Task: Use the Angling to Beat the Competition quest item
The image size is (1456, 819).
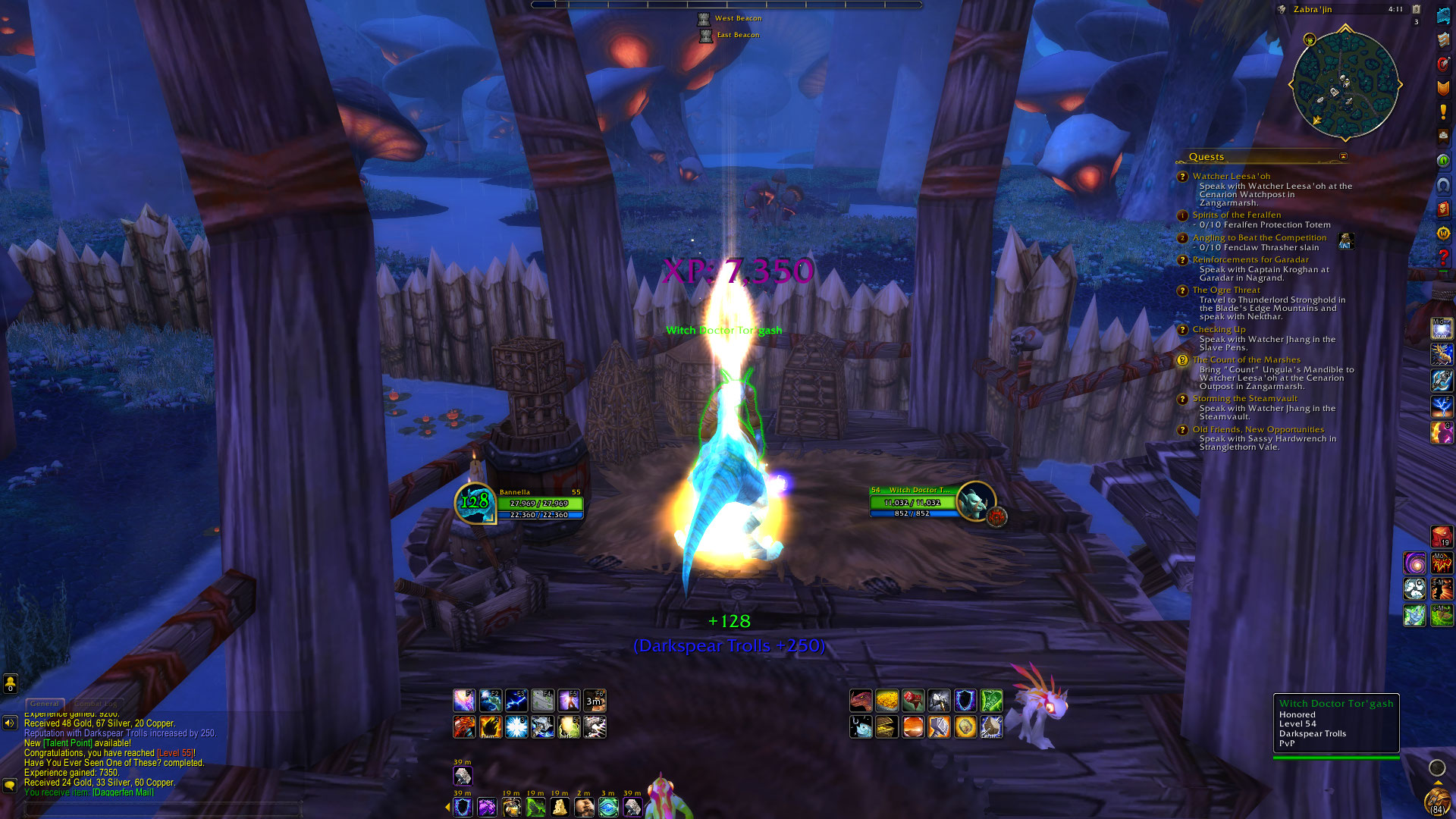Action: (1346, 241)
